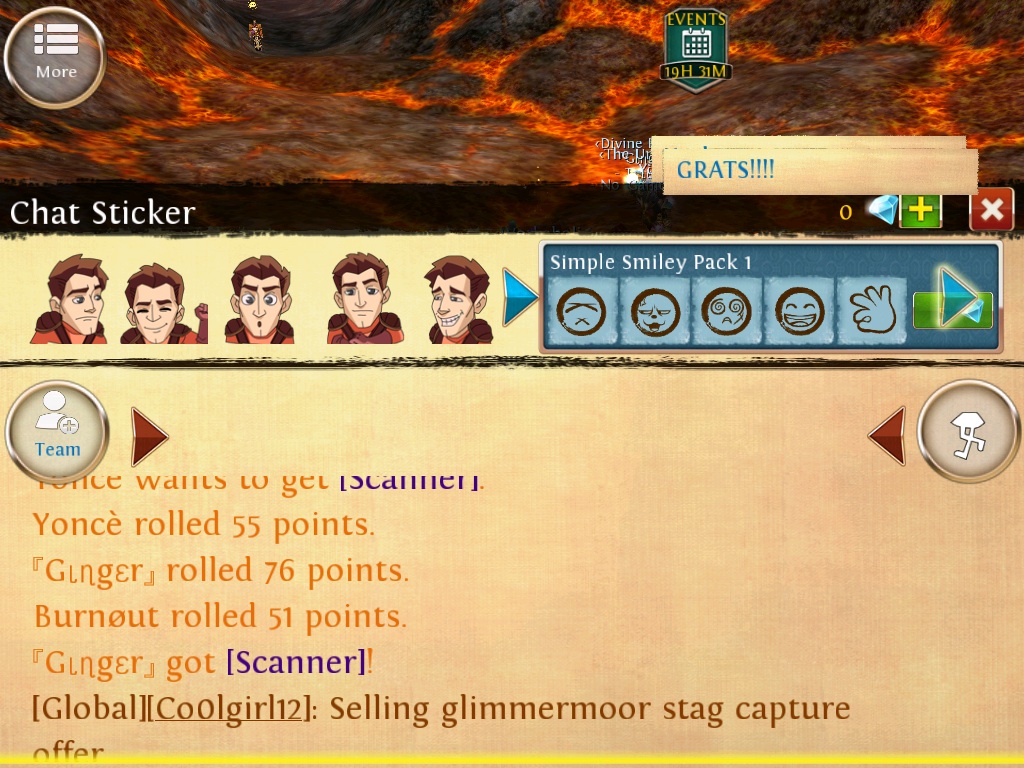This screenshot has width=1024, height=768.
Task: Choose the laughing grin smiley
Action: (798, 311)
